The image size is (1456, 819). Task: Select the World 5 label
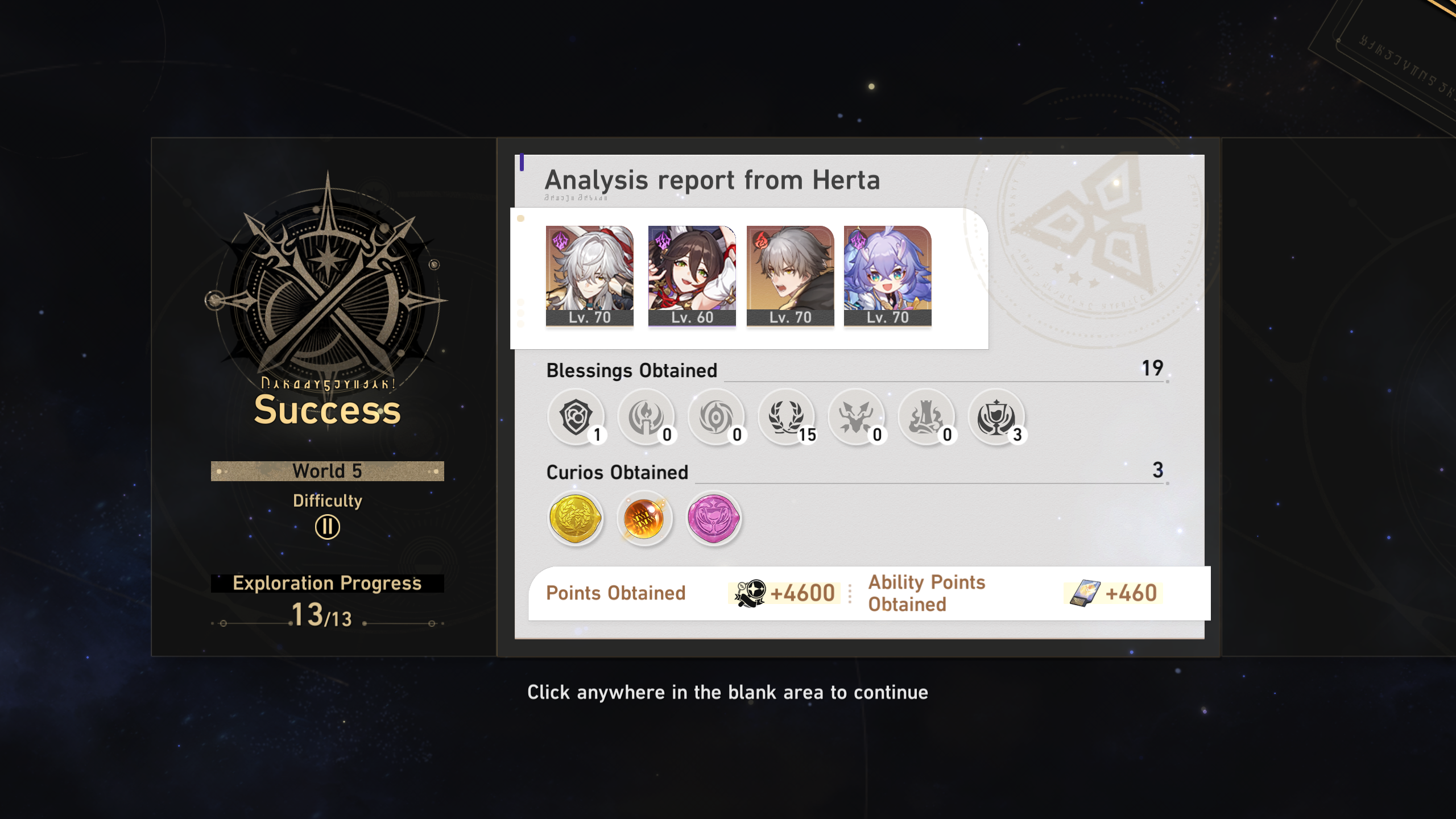coord(327,470)
